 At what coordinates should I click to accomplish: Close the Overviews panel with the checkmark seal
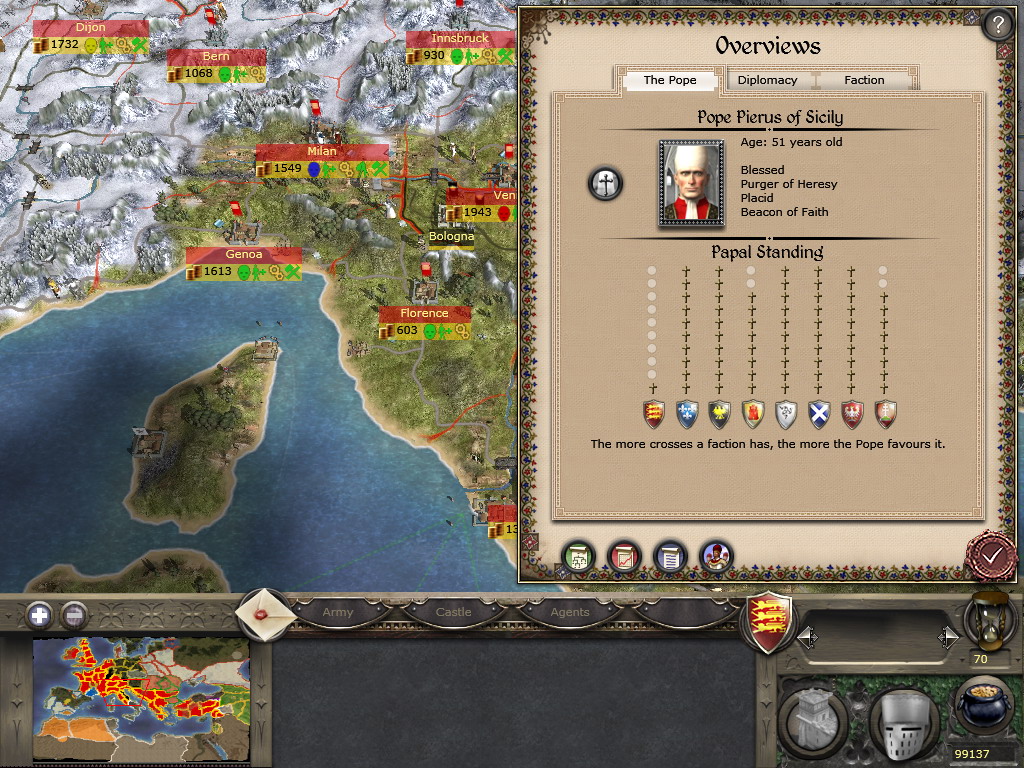[x=991, y=553]
